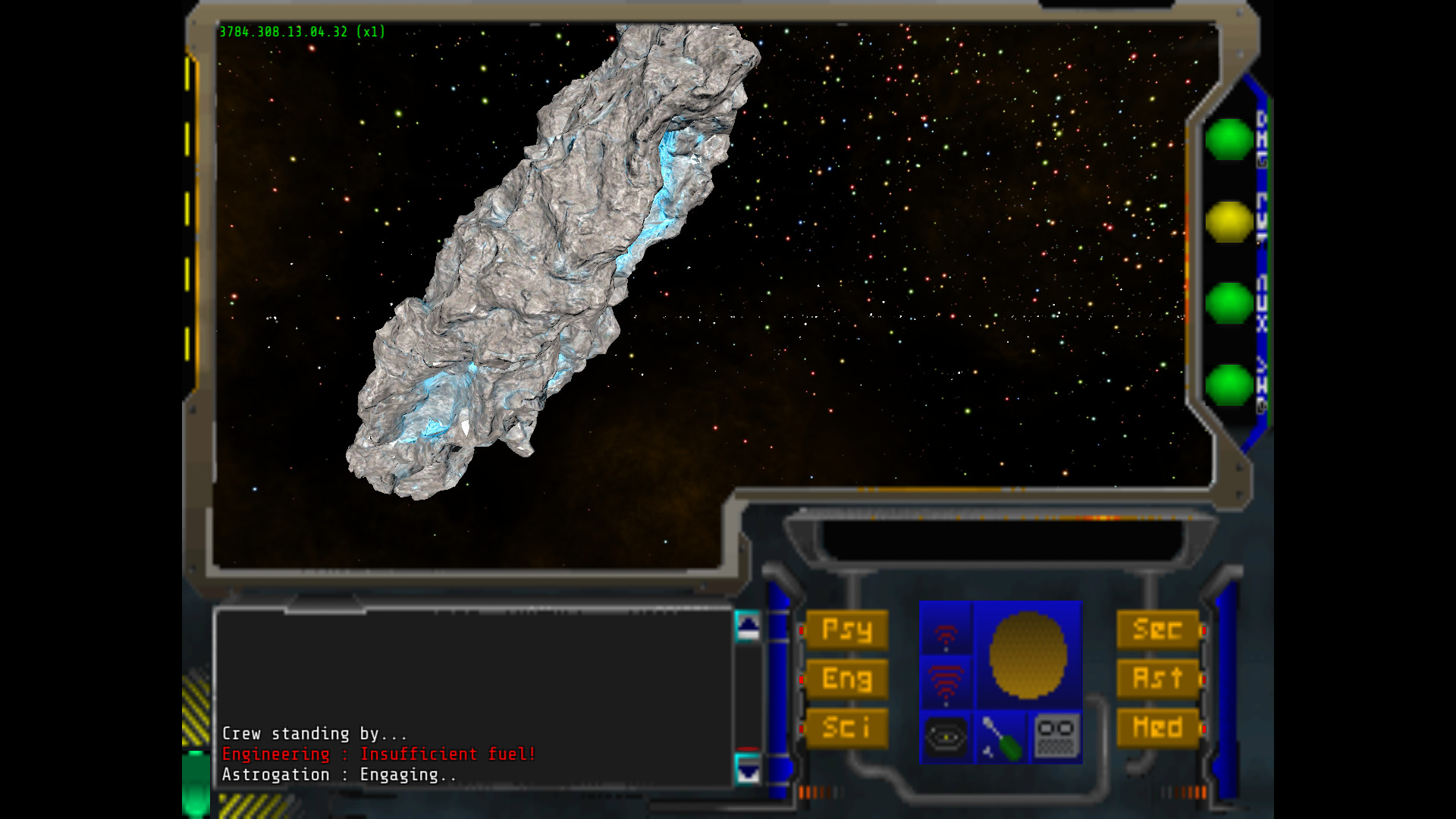The width and height of the screenshot is (1456, 819).
Task: Toggle the yellow status light
Action: click(x=1227, y=220)
